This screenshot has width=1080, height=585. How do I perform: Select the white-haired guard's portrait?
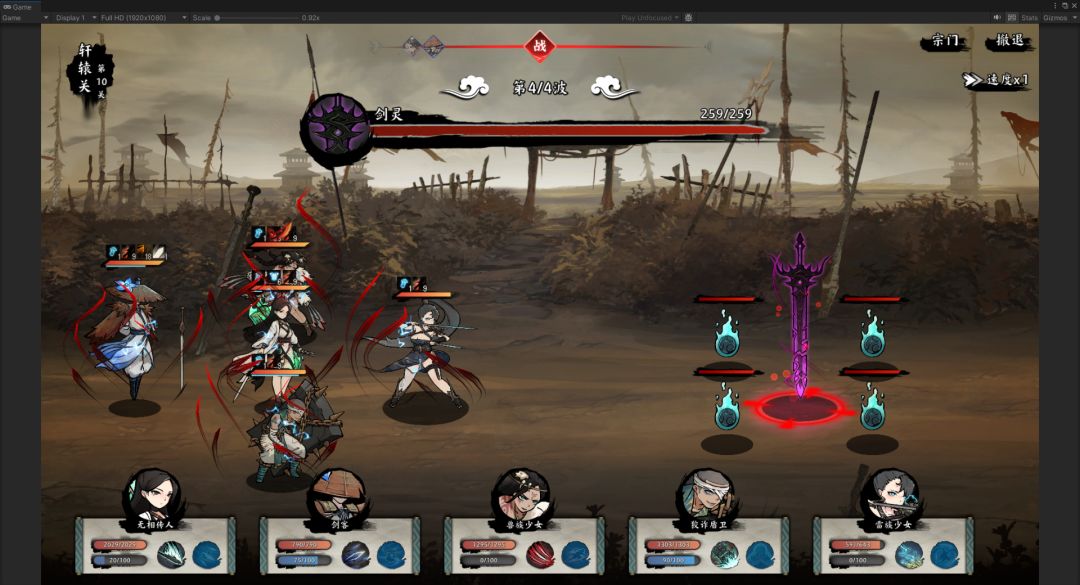[x=705, y=495]
